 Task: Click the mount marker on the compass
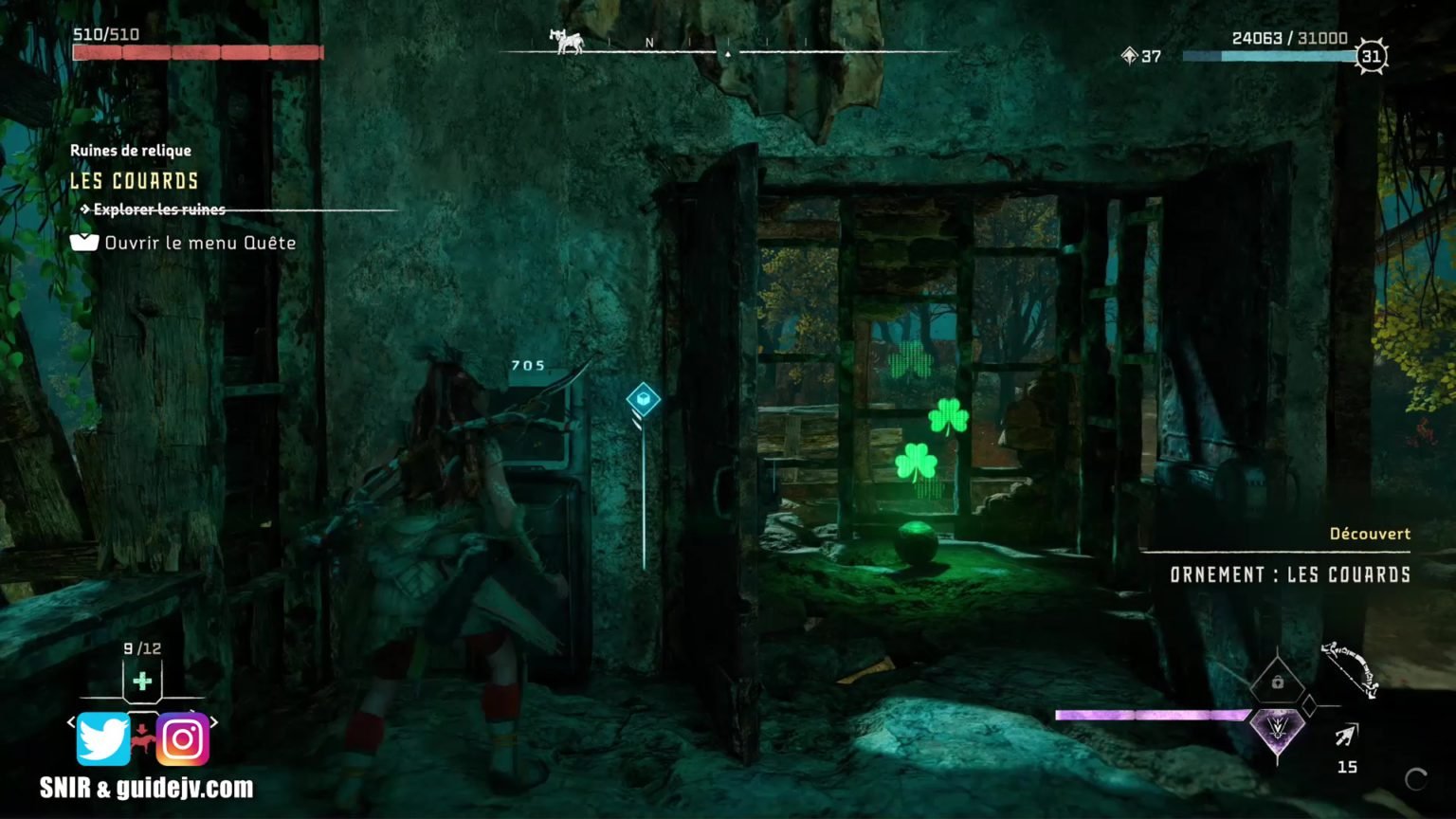pos(566,41)
